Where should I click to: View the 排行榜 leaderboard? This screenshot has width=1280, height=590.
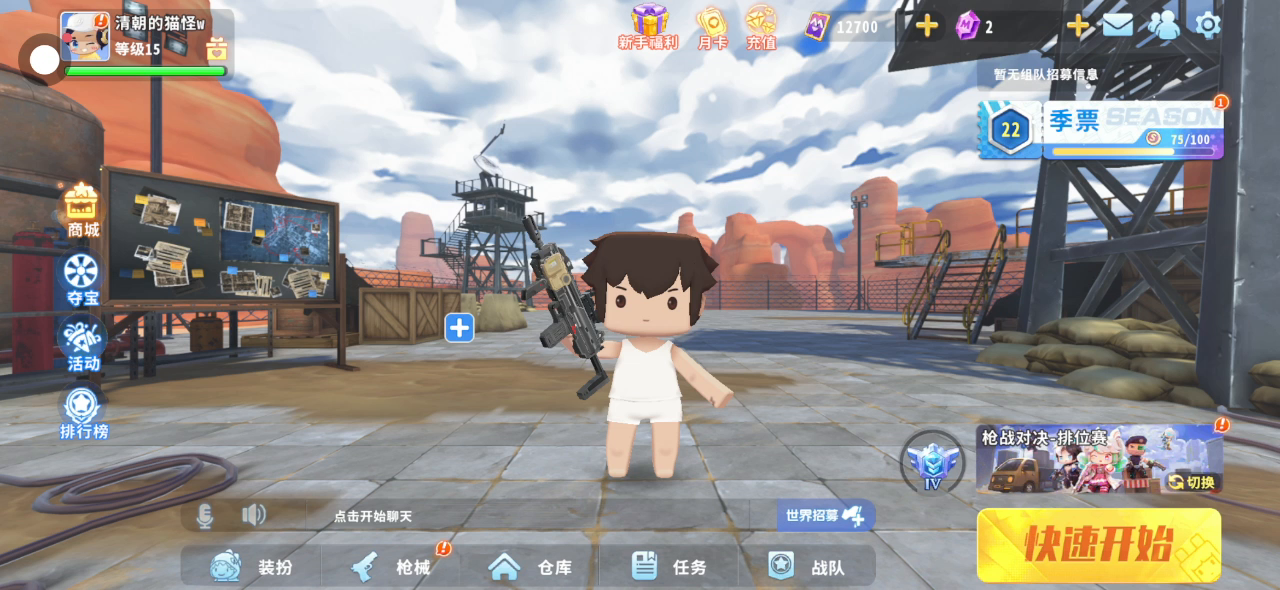83,413
